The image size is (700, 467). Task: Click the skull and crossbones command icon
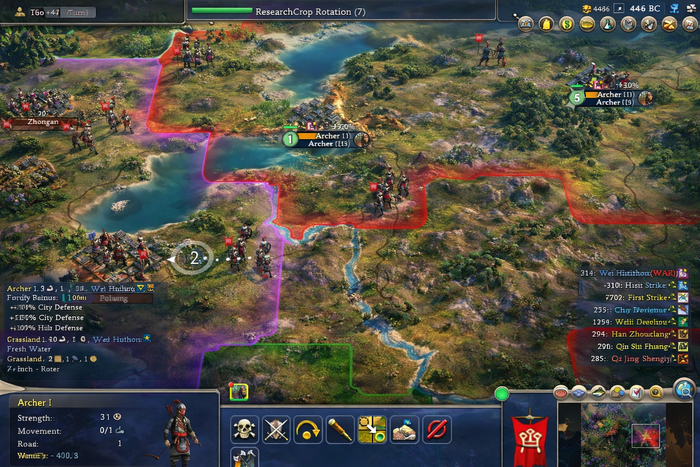(x=243, y=430)
